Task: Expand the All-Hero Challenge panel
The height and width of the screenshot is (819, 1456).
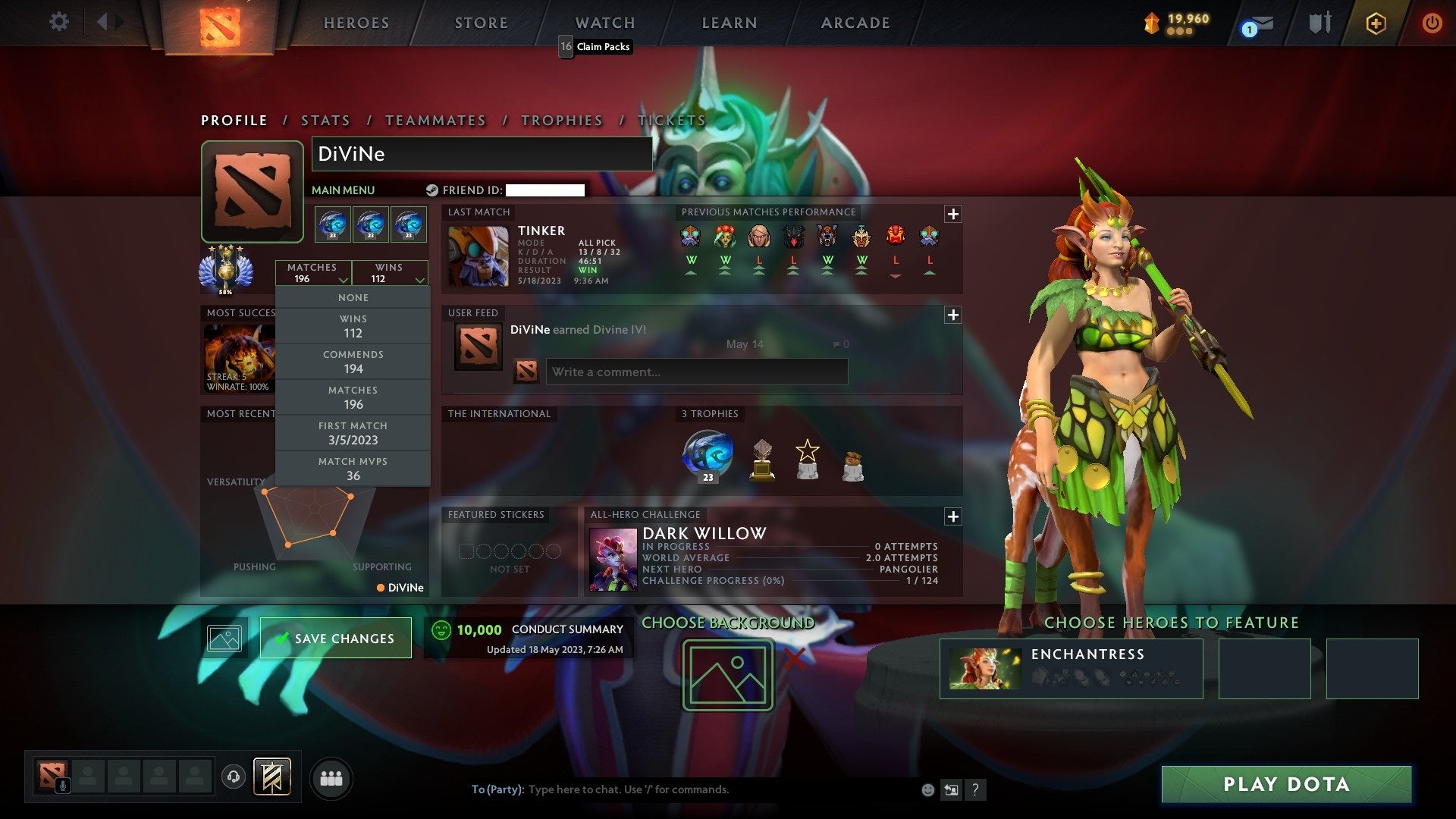Action: pos(954,516)
